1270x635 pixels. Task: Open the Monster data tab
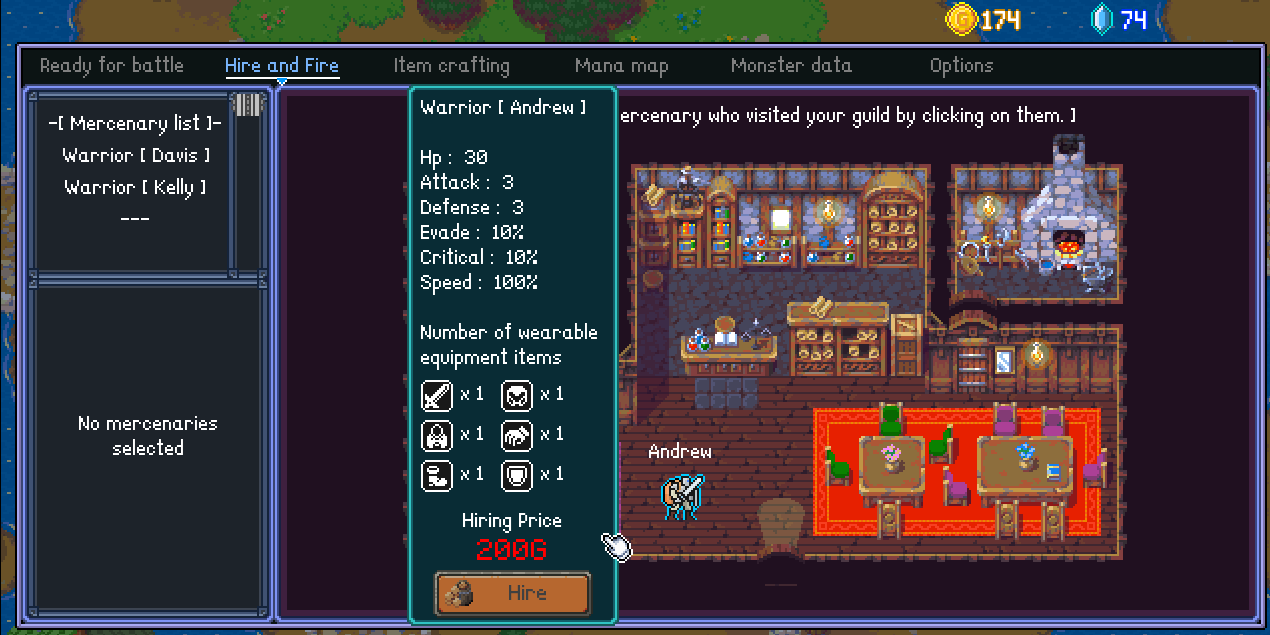(x=791, y=66)
